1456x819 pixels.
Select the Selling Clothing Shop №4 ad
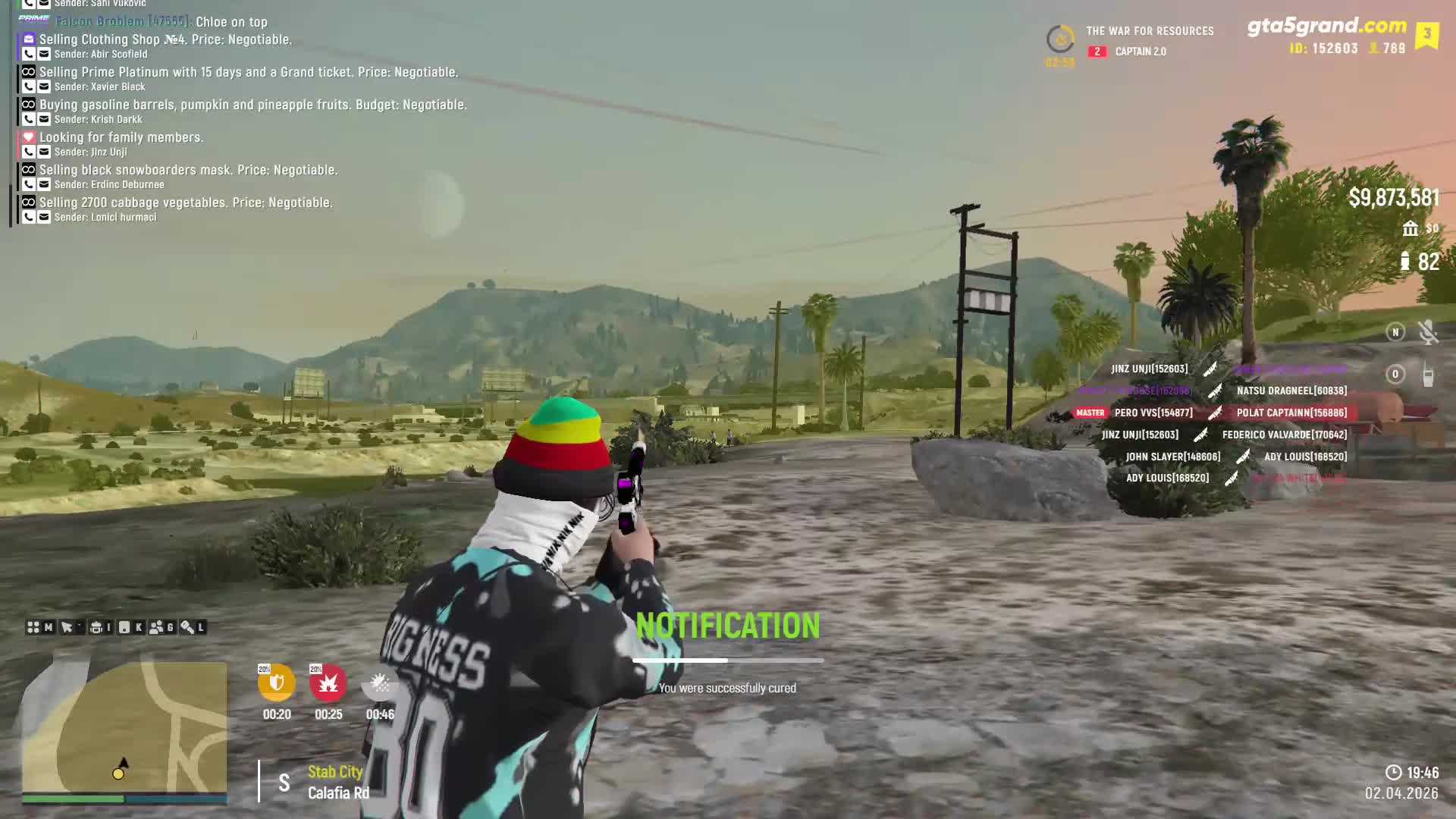point(165,39)
